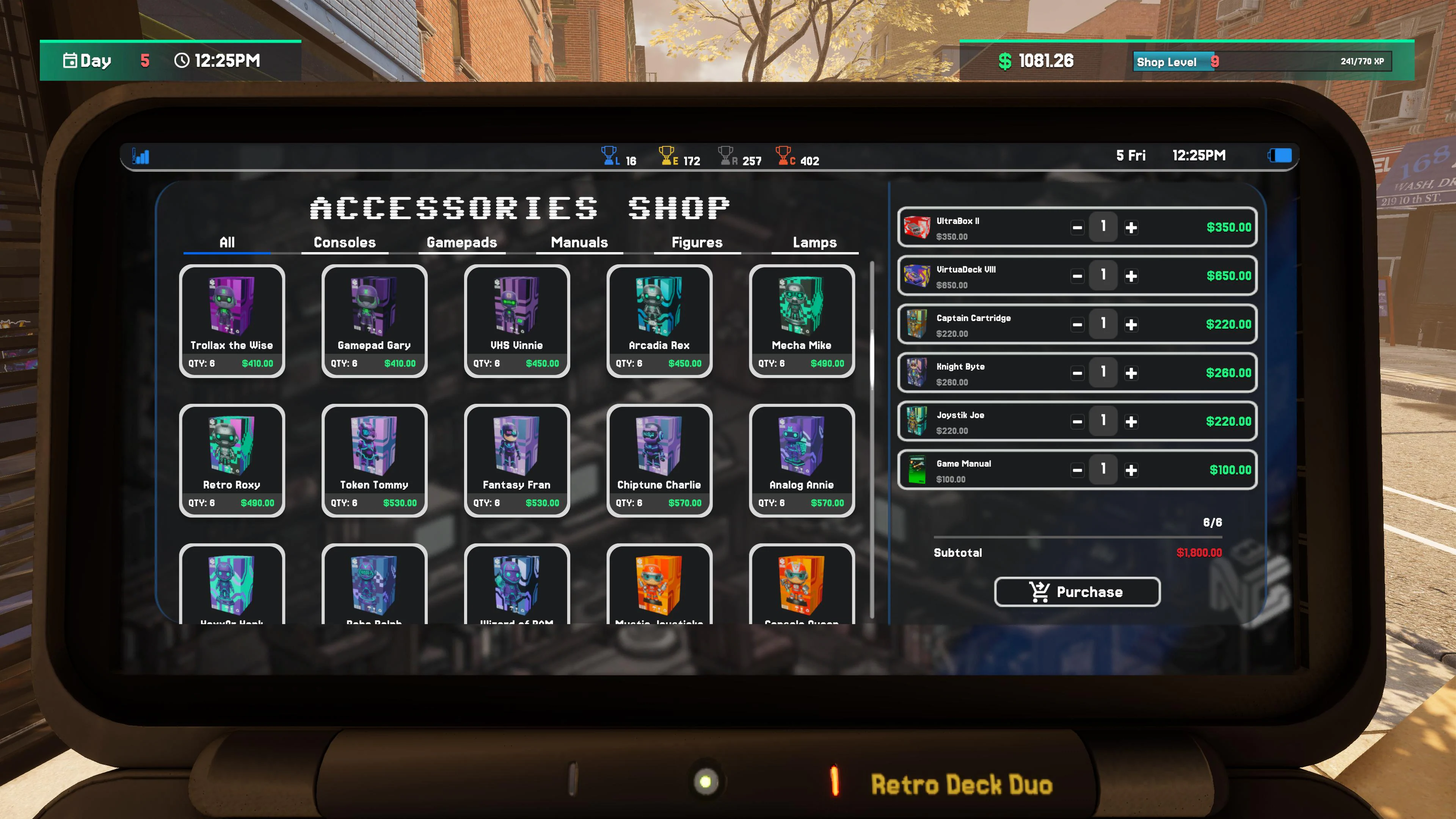Click the cart icon on the Purchase button
The image size is (1456, 819).
point(1040,592)
